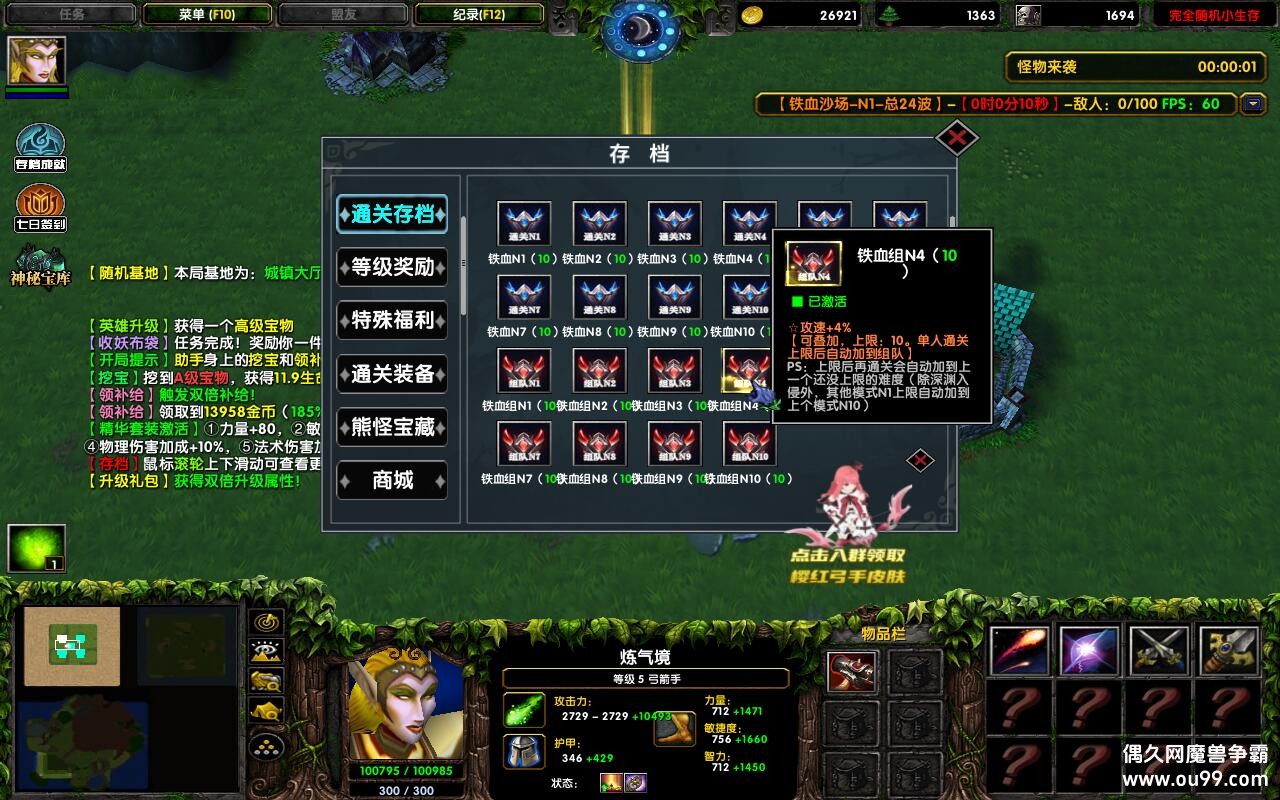Select the 铁血组N4 save slot
This screenshot has width=1280, height=800.
point(748,372)
